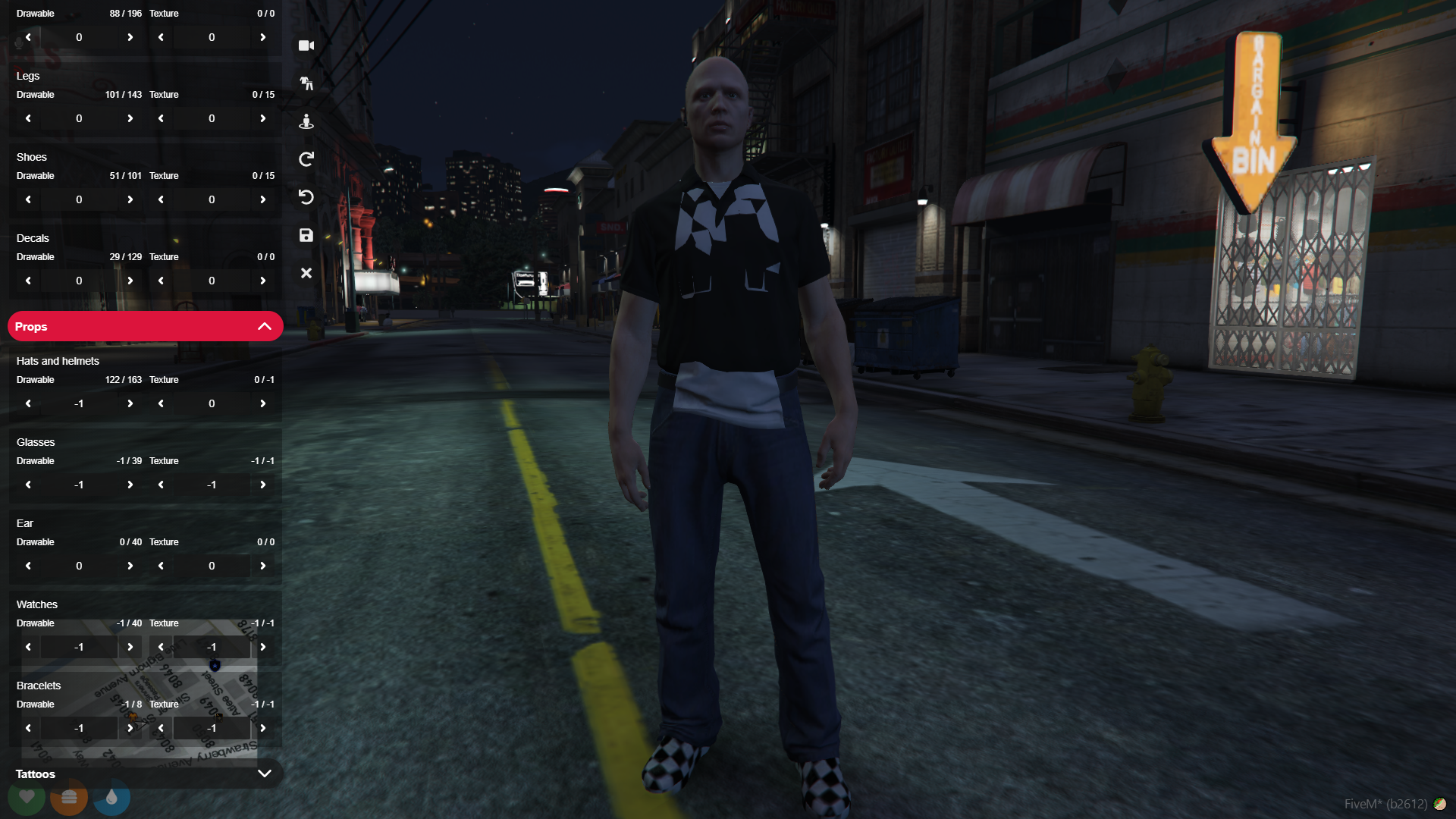Select next Hats and helmets drawable
This screenshot has width=1456, height=819.
click(130, 403)
